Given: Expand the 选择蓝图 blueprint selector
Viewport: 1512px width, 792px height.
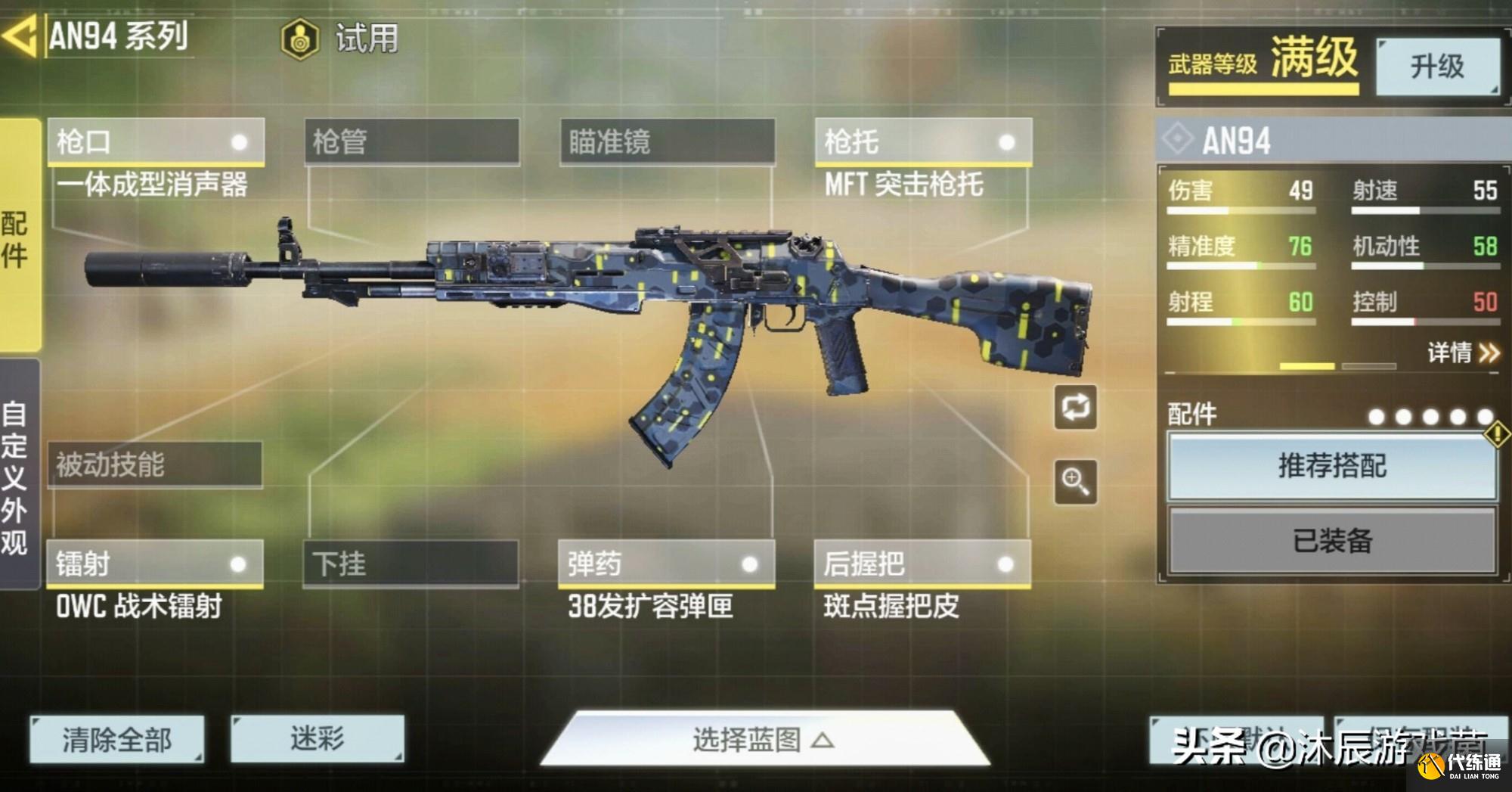Looking at the screenshot, I should coord(764,739).
